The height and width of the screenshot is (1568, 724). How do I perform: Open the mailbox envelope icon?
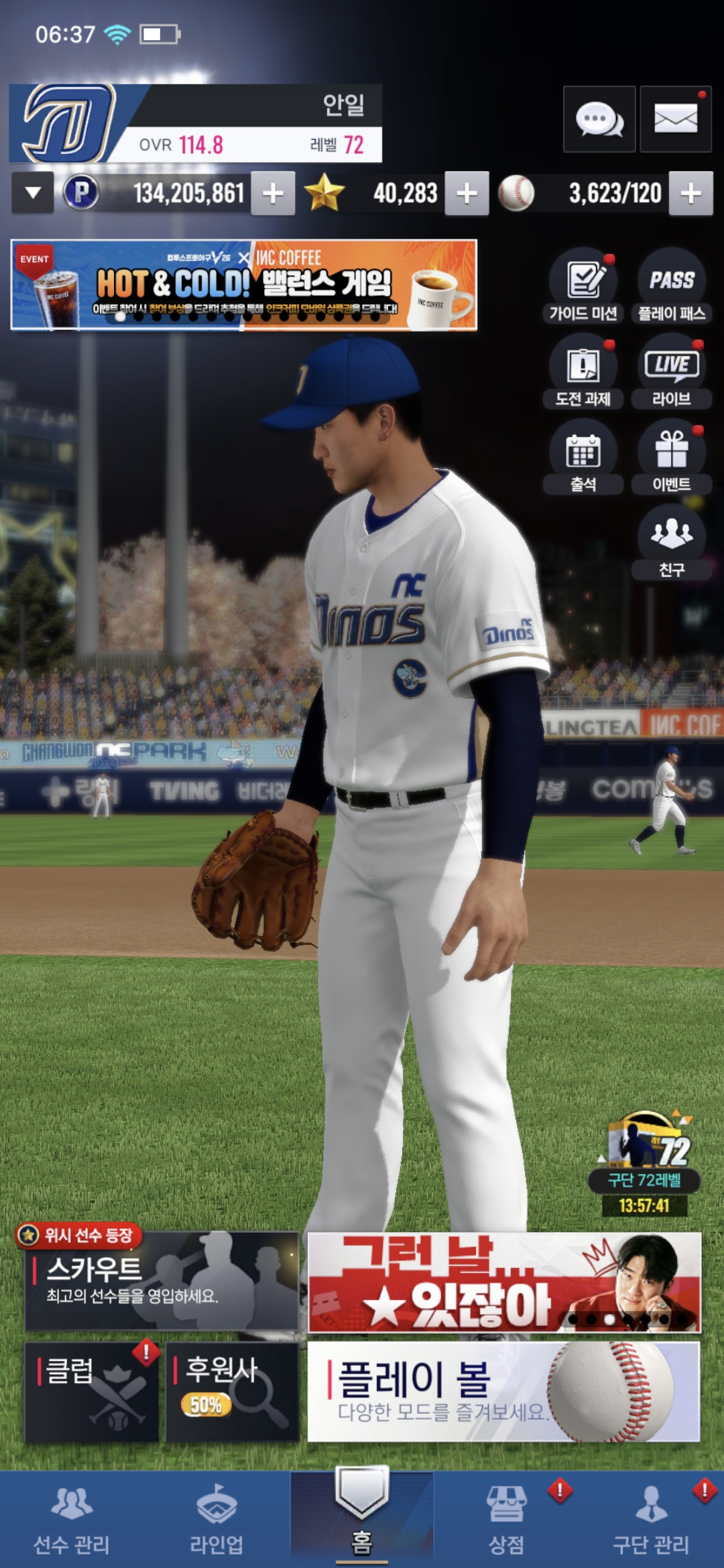pos(675,120)
